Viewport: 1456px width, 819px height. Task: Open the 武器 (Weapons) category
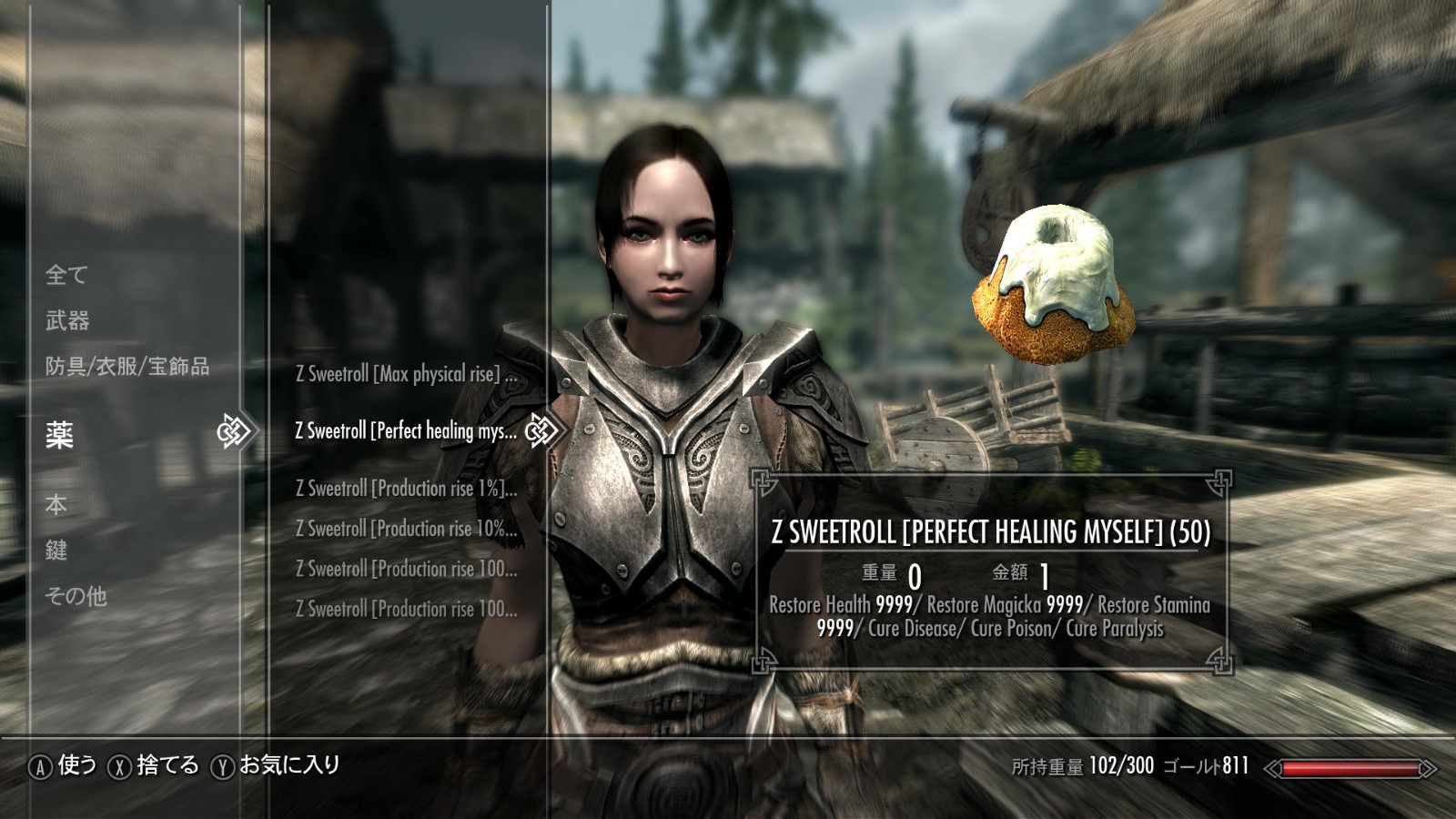tap(67, 320)
